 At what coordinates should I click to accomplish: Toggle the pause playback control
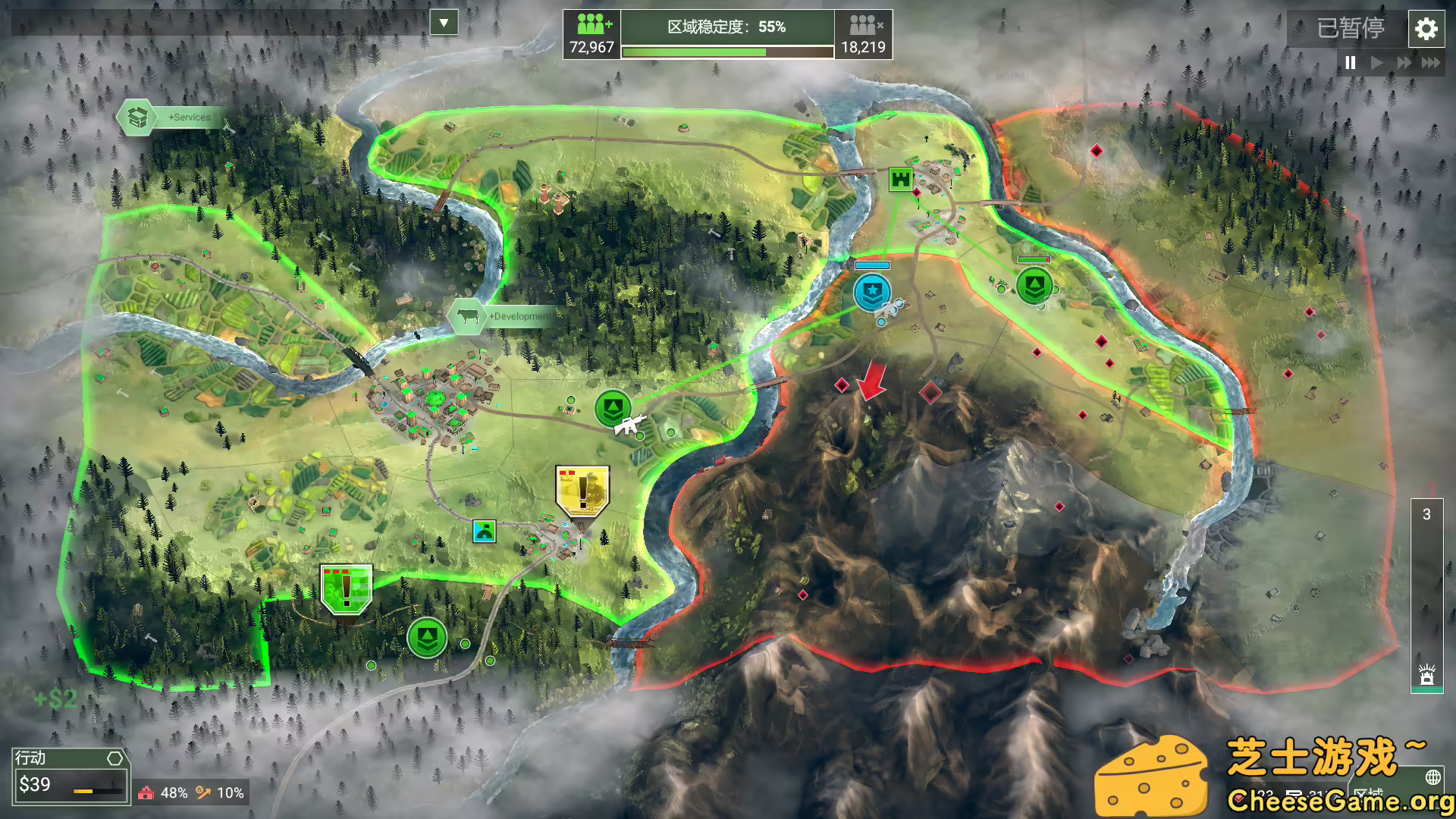(x=1349, y=64)
